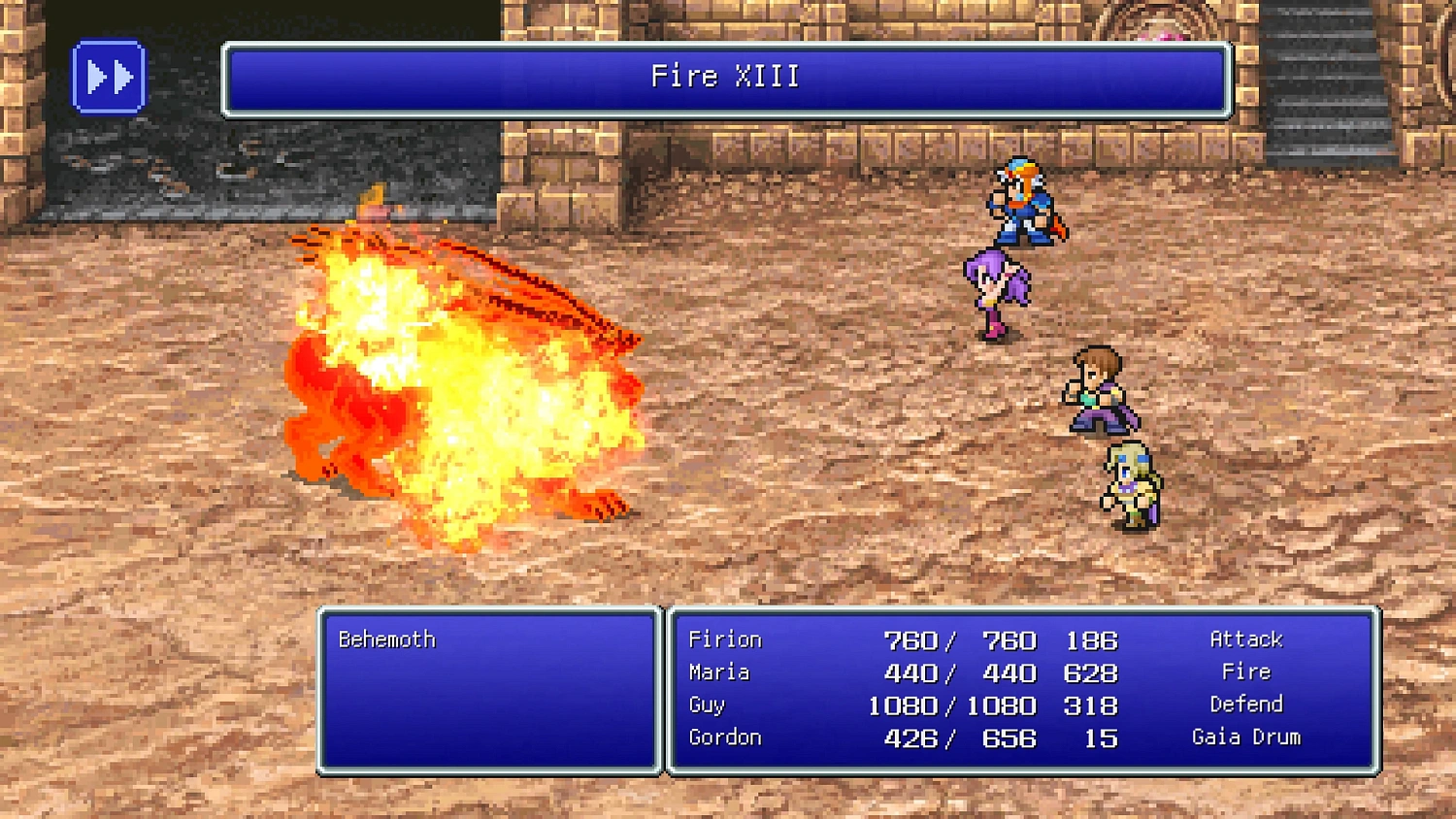This screenshot has width=1456, height=819.
Task: Toggle the Attack command for Firion
Action: pyautogui.click(x=1245, y=639)
